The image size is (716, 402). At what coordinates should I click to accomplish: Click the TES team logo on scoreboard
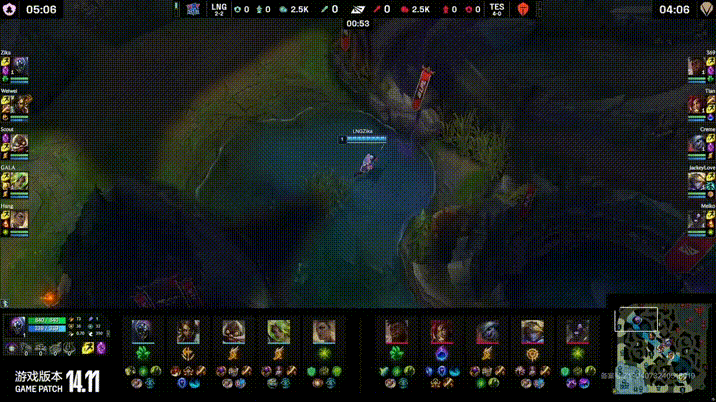(x=521, y=9)
